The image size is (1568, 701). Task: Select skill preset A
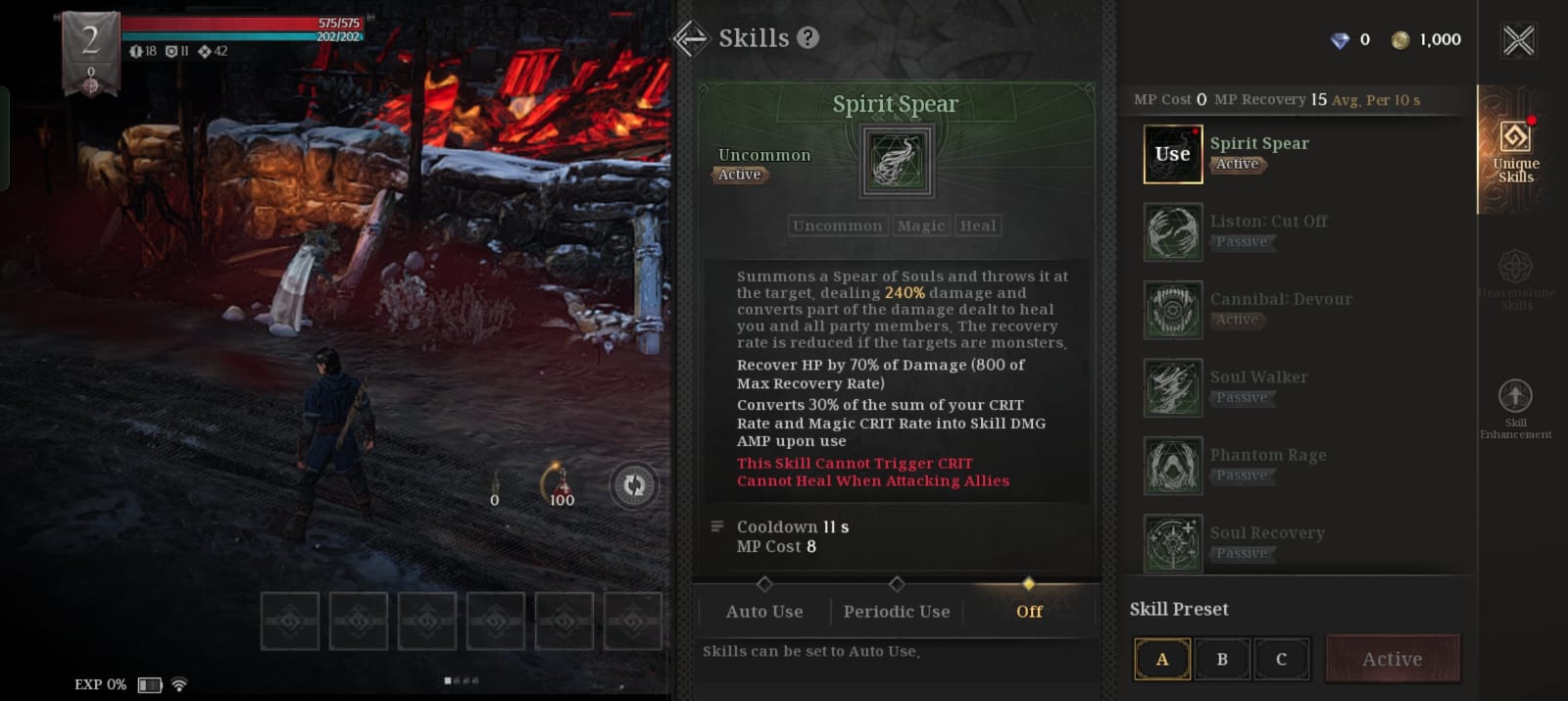point(1162,659)
